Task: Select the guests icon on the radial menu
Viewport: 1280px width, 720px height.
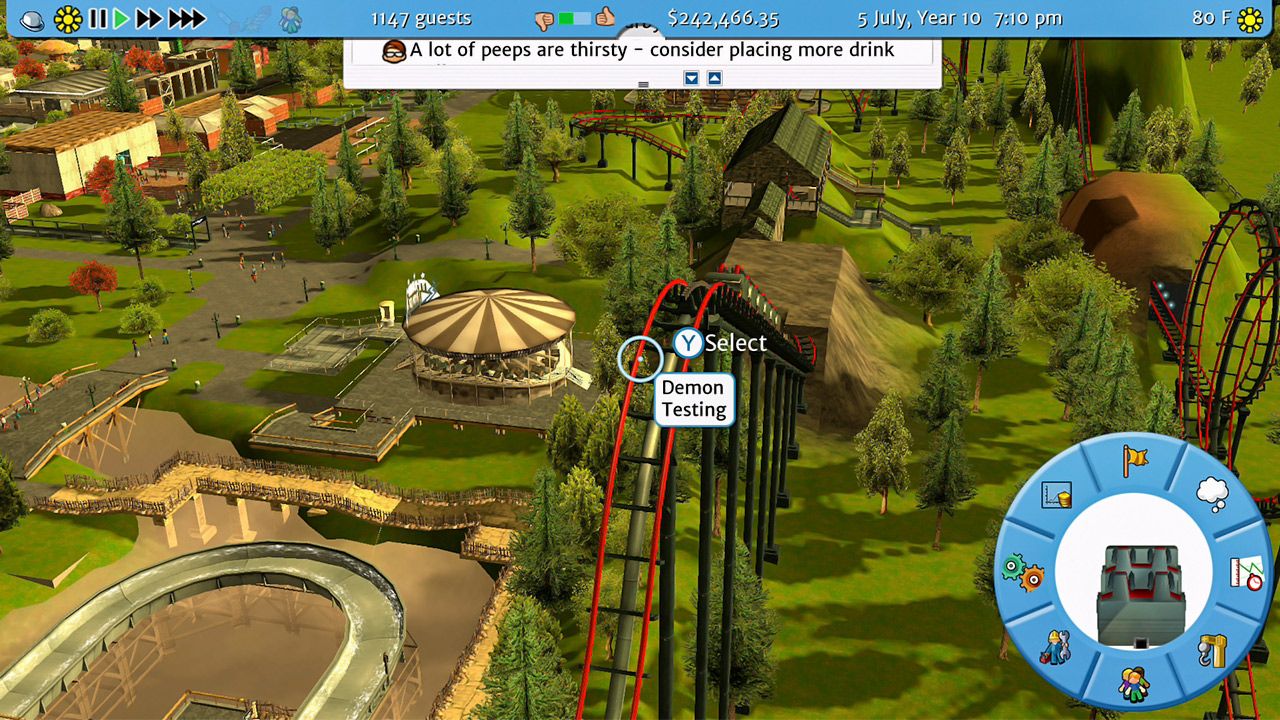Action: 1134,683
